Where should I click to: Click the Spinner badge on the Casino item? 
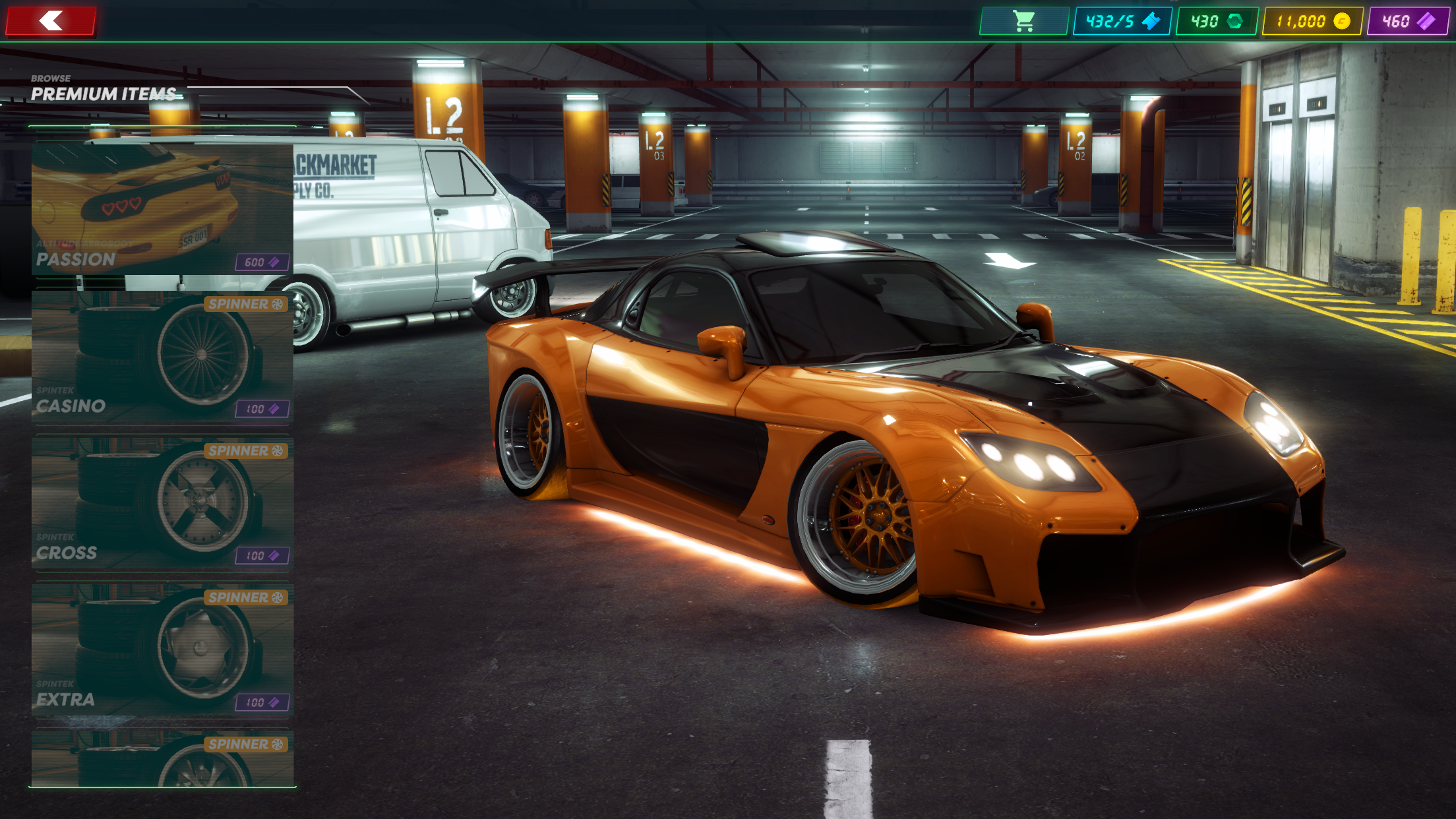click(x=247, y=304)
